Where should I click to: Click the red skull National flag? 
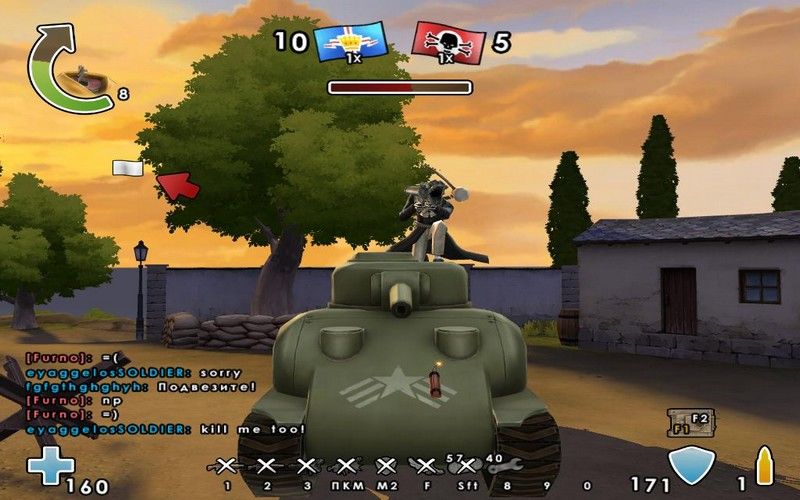(x=448, y=42)
